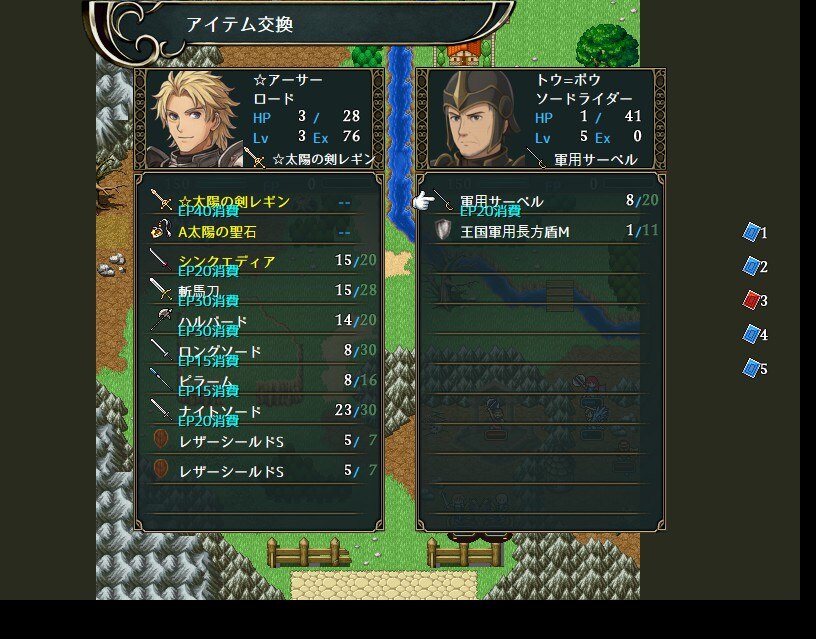Click the blue book icon numbered 1
This screenshot has width=816, height=639.
tap(752, 233)
